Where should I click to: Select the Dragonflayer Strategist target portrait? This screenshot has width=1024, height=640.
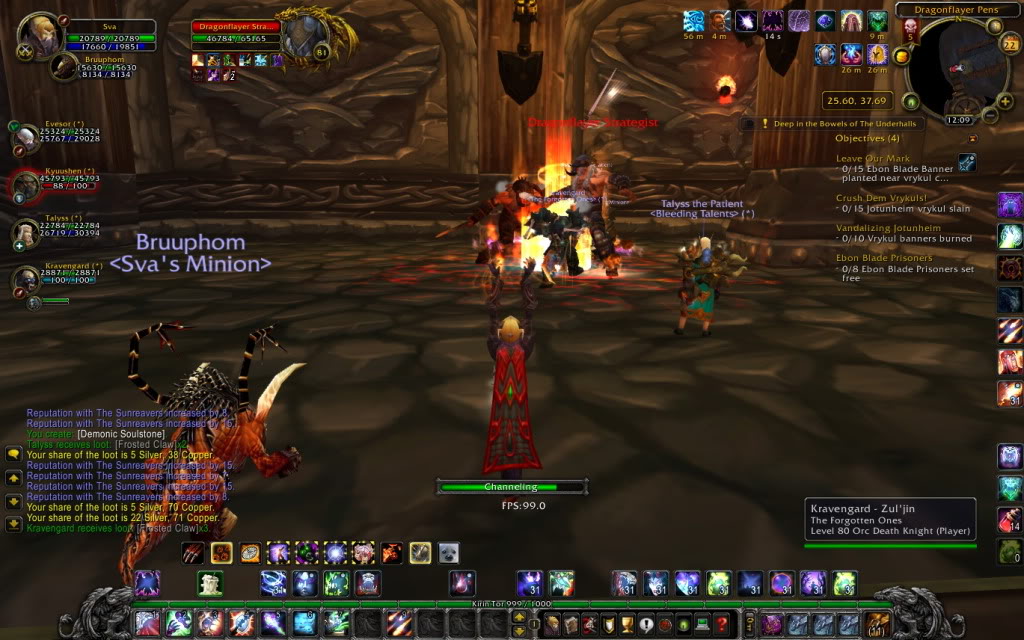(303, 40)
